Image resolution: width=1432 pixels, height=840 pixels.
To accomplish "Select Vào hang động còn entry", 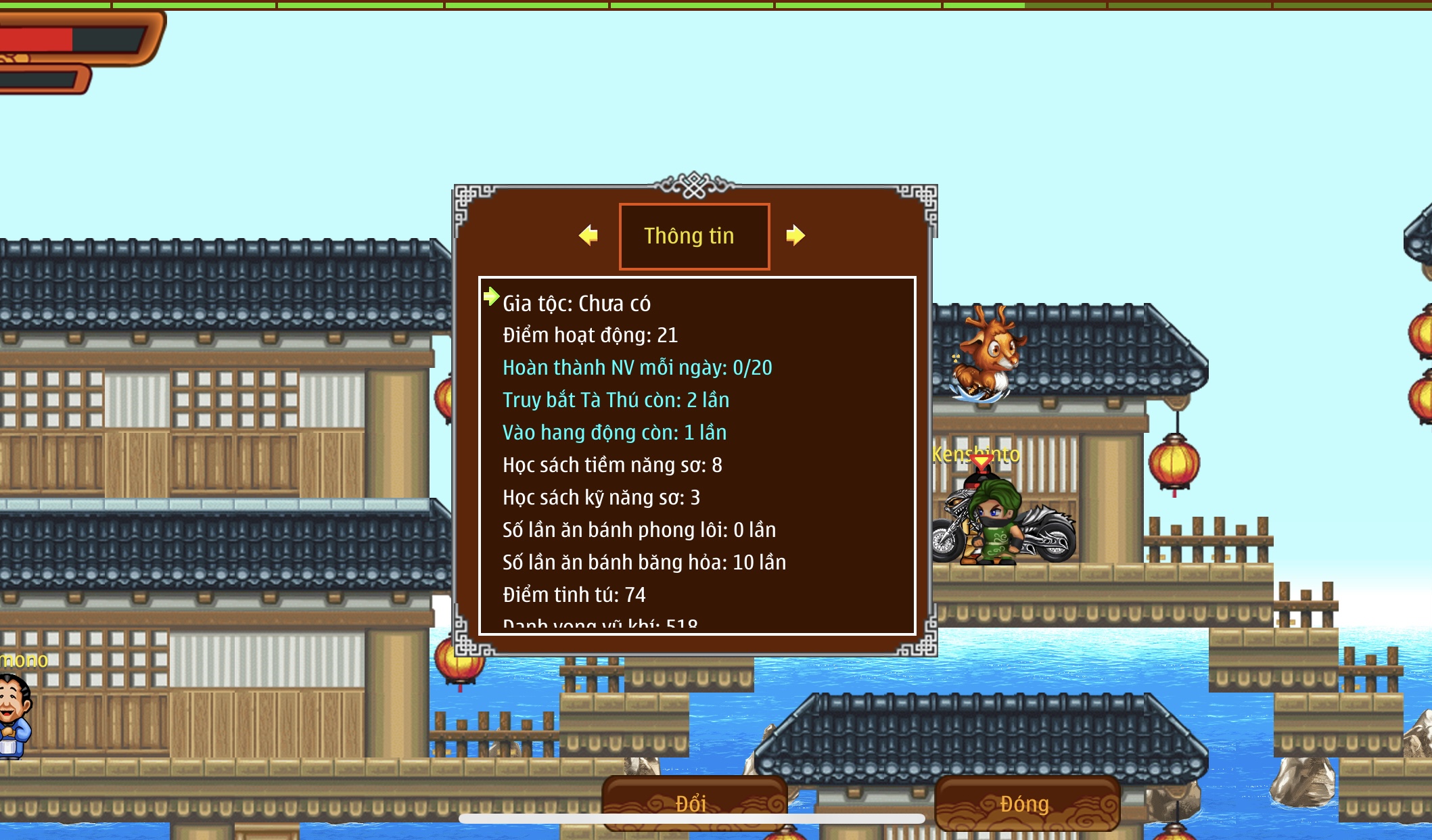I will (x=614, y=432).
